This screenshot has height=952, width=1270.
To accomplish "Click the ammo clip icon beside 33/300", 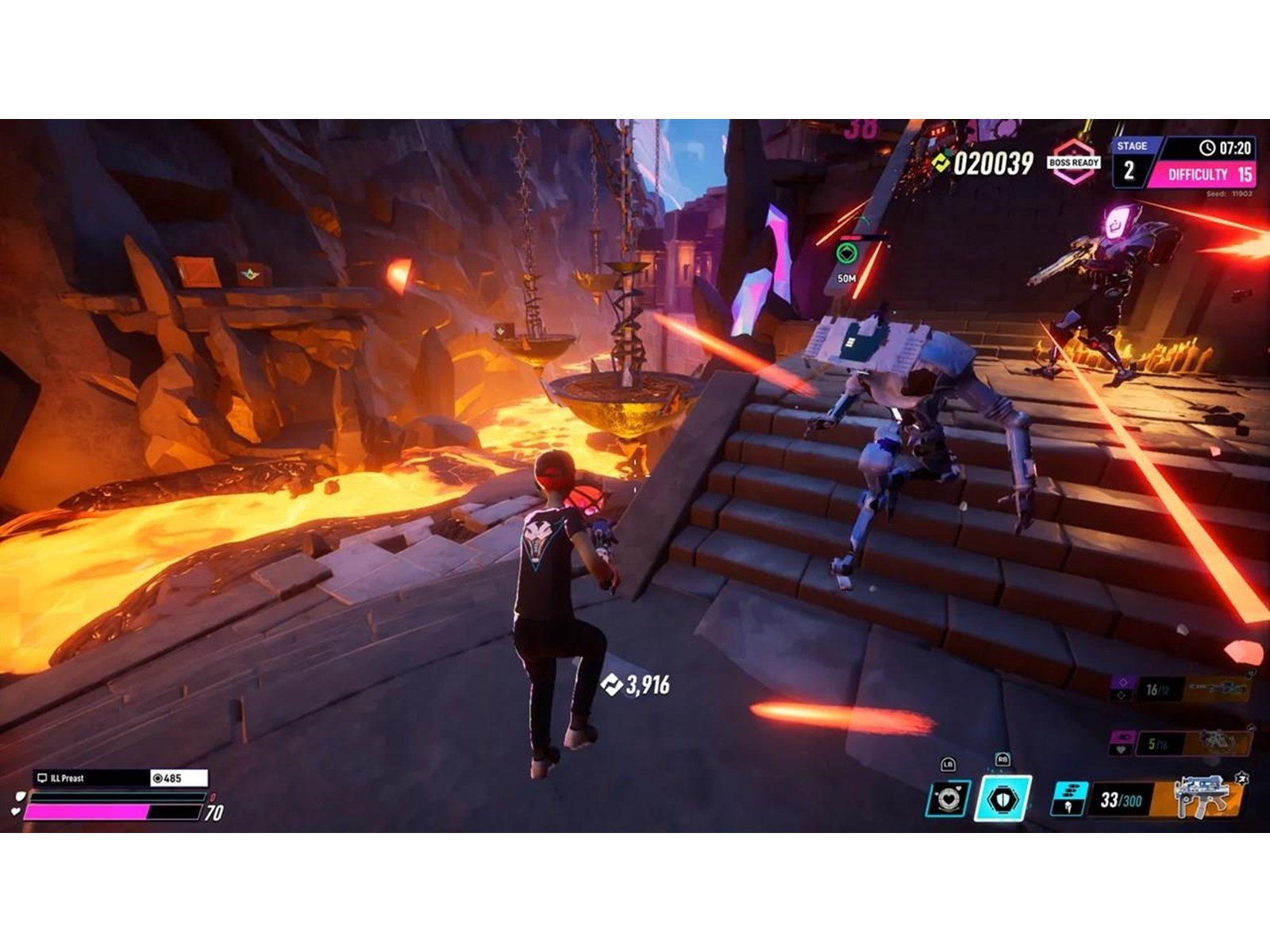I will pos(1069,800).
